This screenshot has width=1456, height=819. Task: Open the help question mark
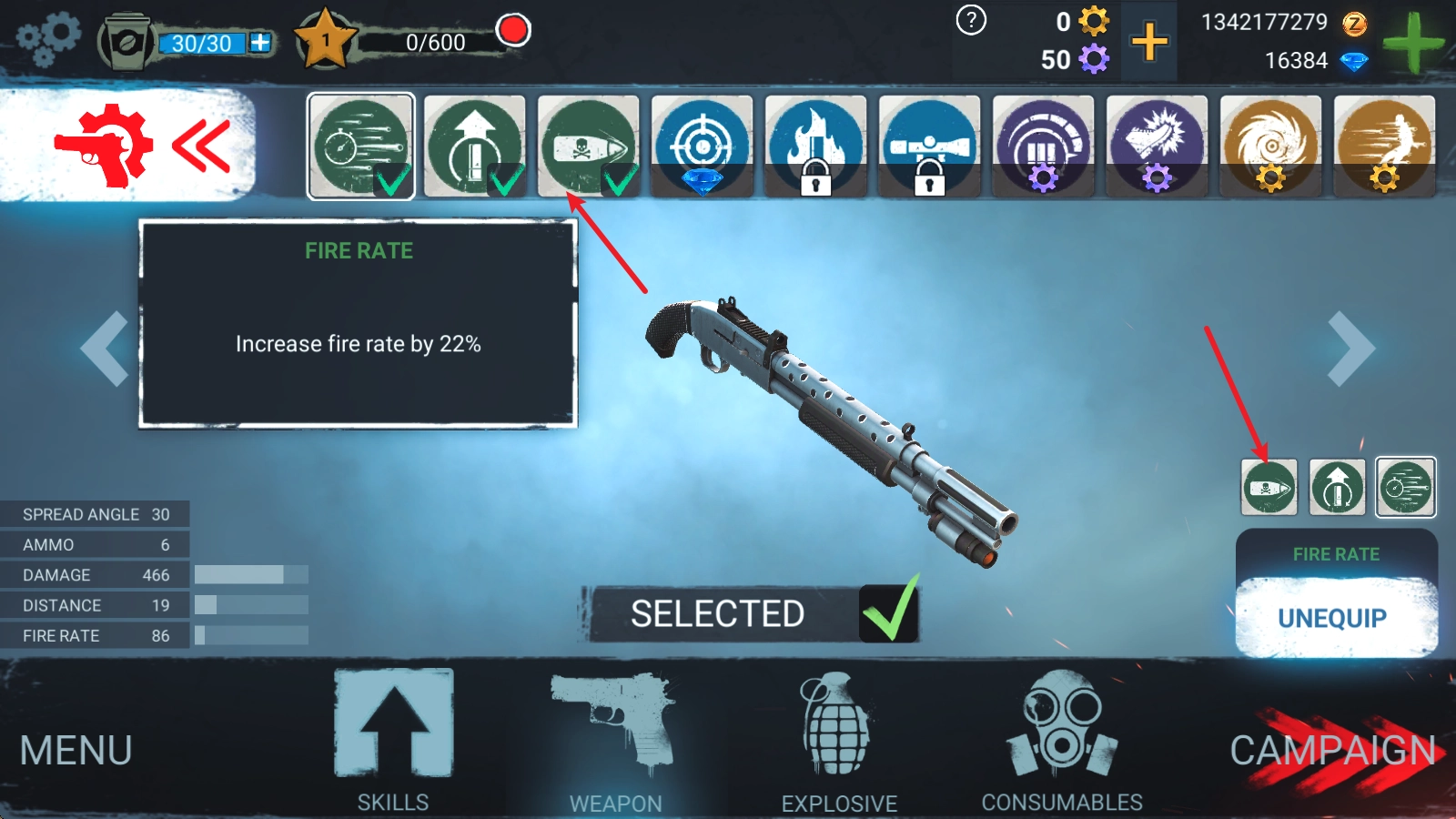click(x=971, y=20)
